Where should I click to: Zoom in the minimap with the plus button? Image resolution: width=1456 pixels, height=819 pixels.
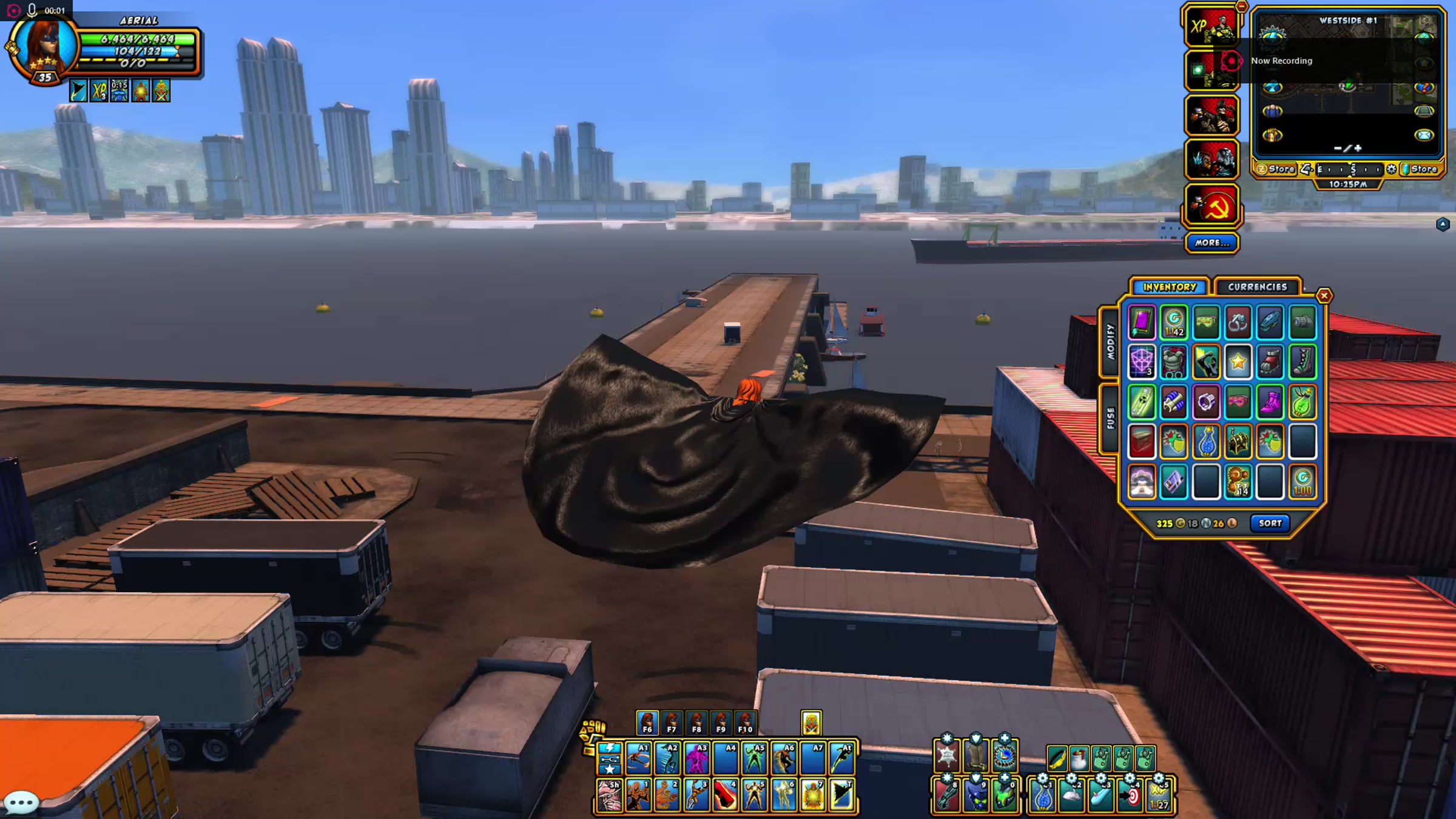tap(1358, 148)
